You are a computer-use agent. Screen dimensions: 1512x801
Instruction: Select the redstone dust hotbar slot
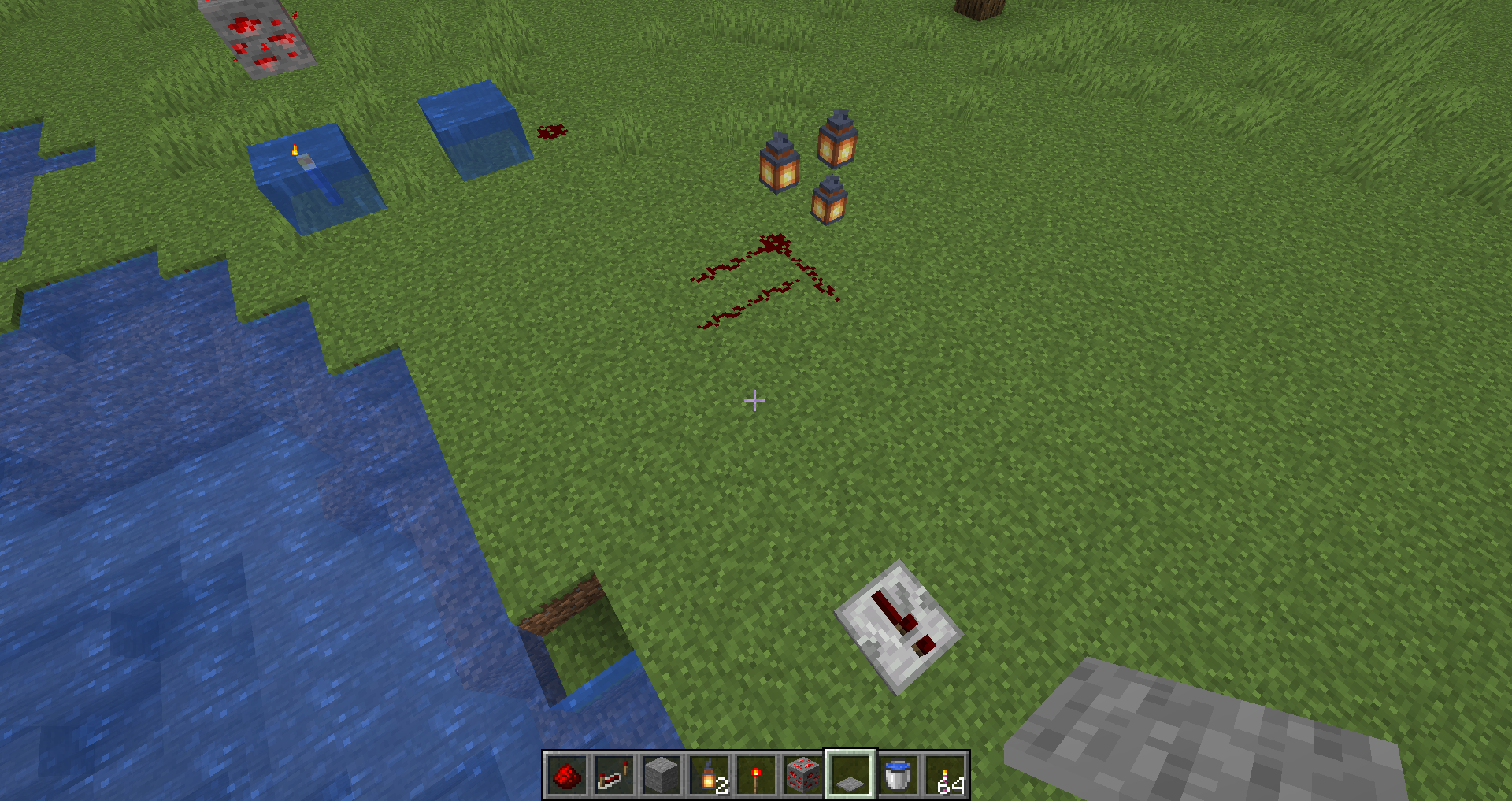[566, 775]
